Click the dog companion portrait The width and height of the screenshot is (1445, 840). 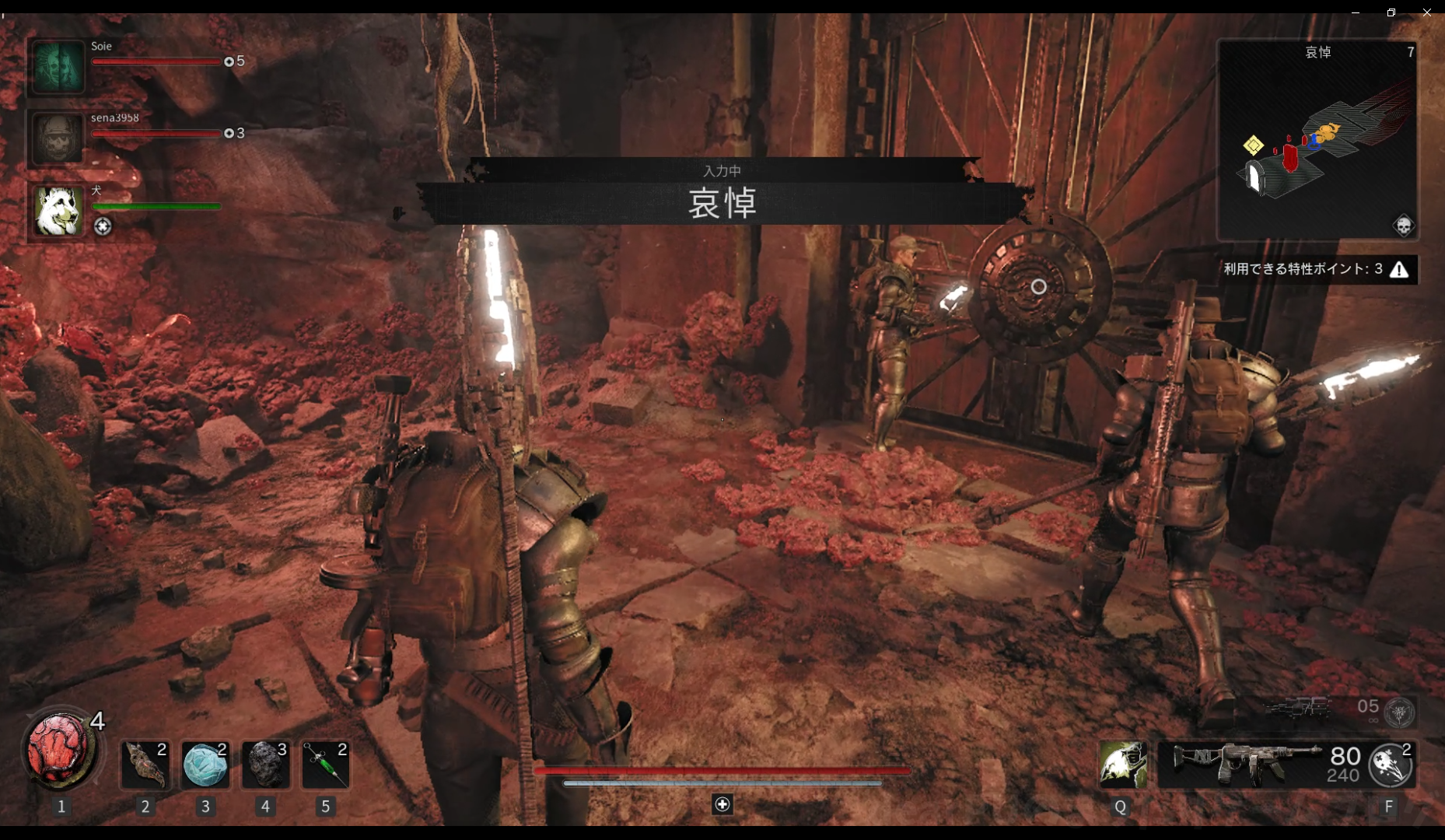[58, 210]
